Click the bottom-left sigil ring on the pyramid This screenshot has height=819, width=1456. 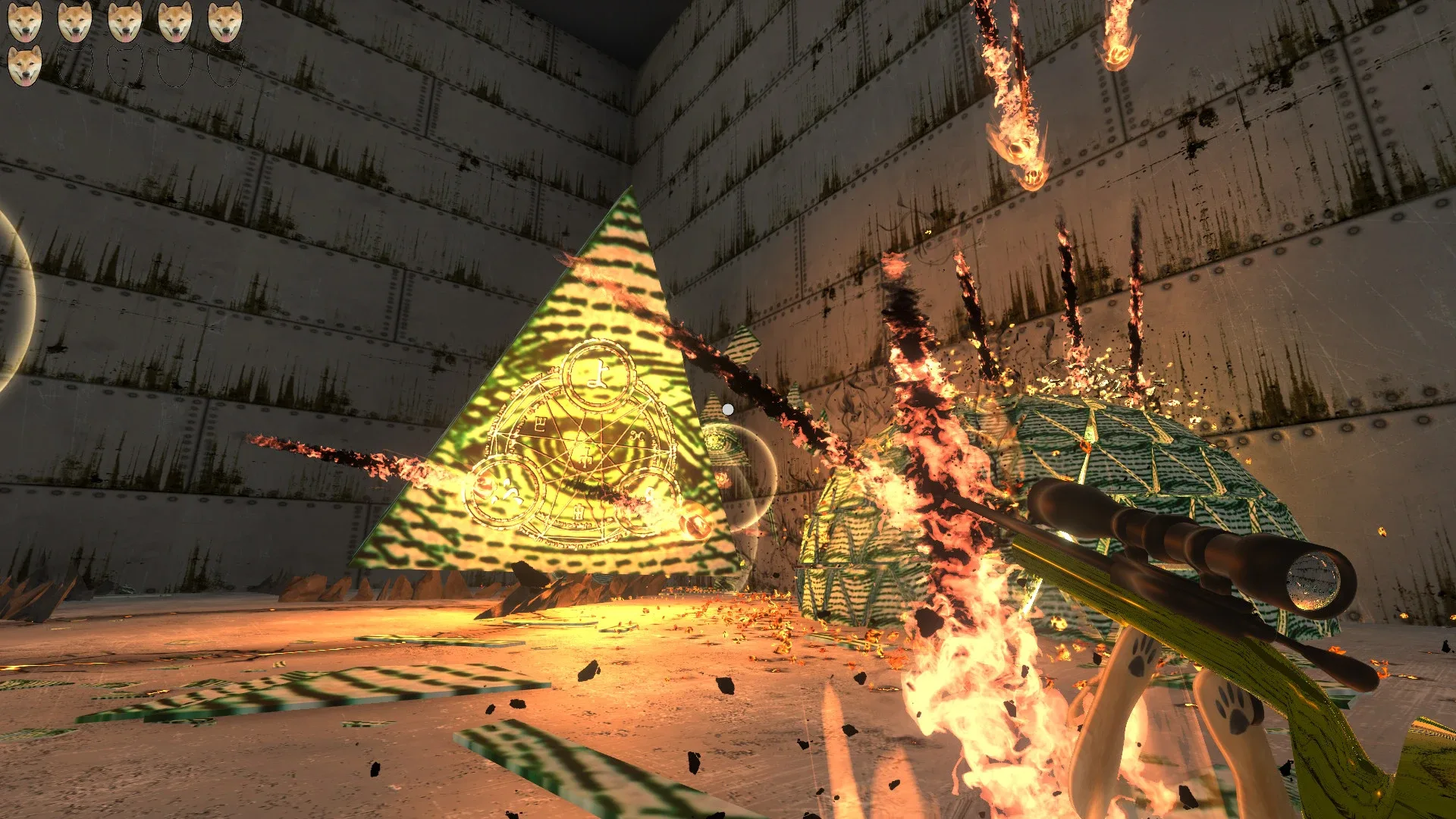pyautogui.click(x=504, y=493)
